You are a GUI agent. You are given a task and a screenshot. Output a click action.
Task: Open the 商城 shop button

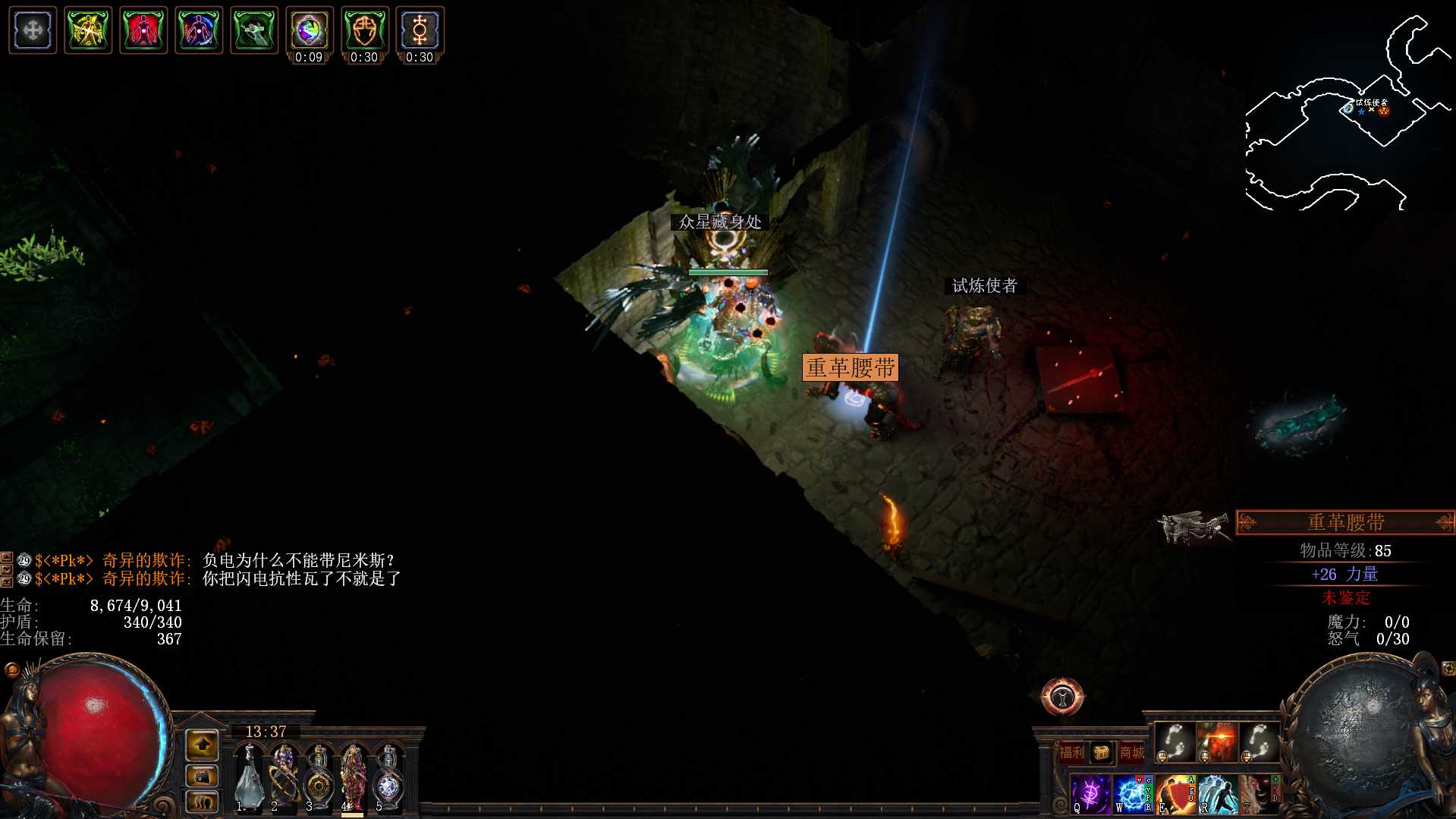(x=1131, y=752)
